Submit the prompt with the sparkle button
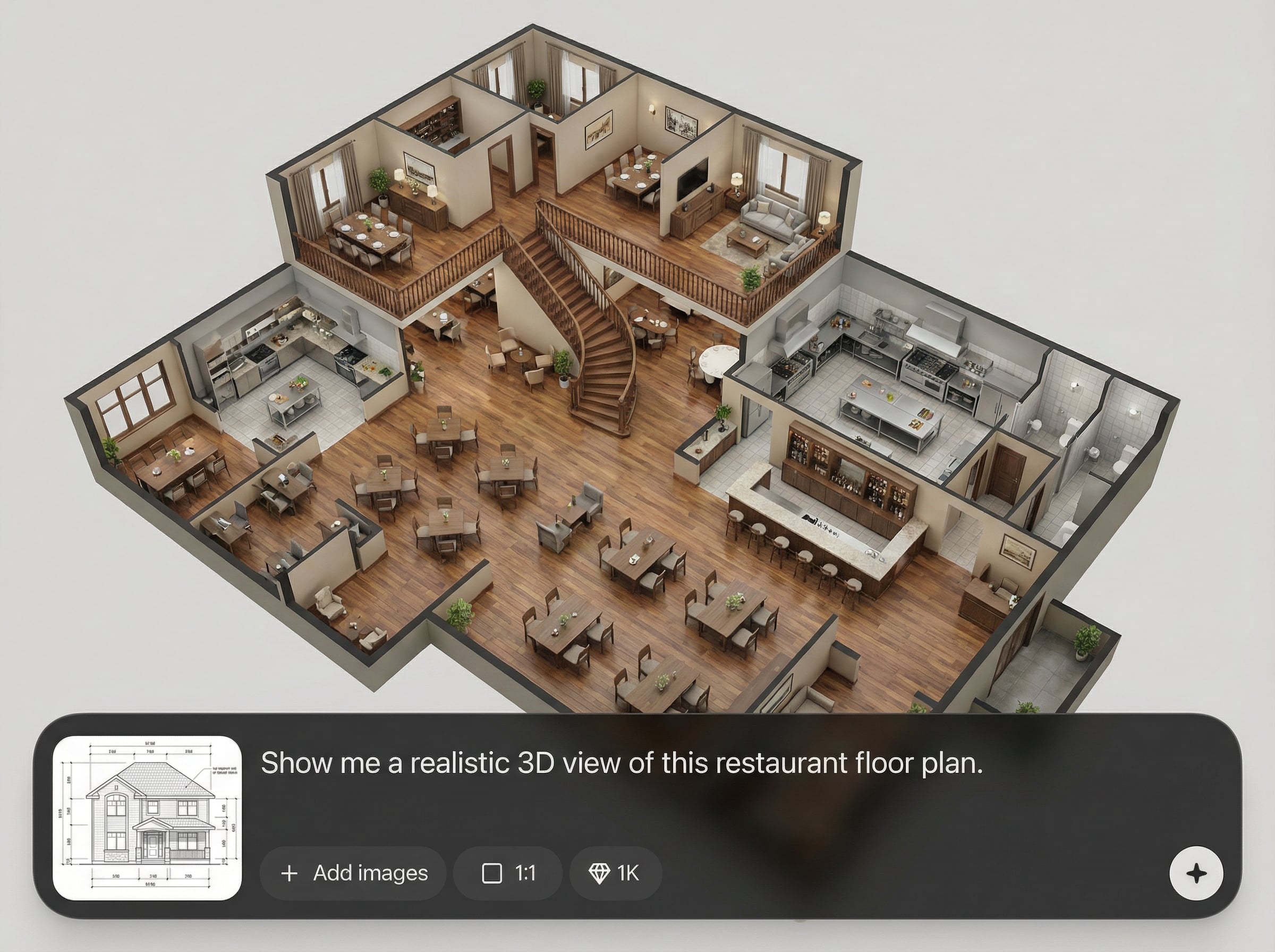 1196,873
